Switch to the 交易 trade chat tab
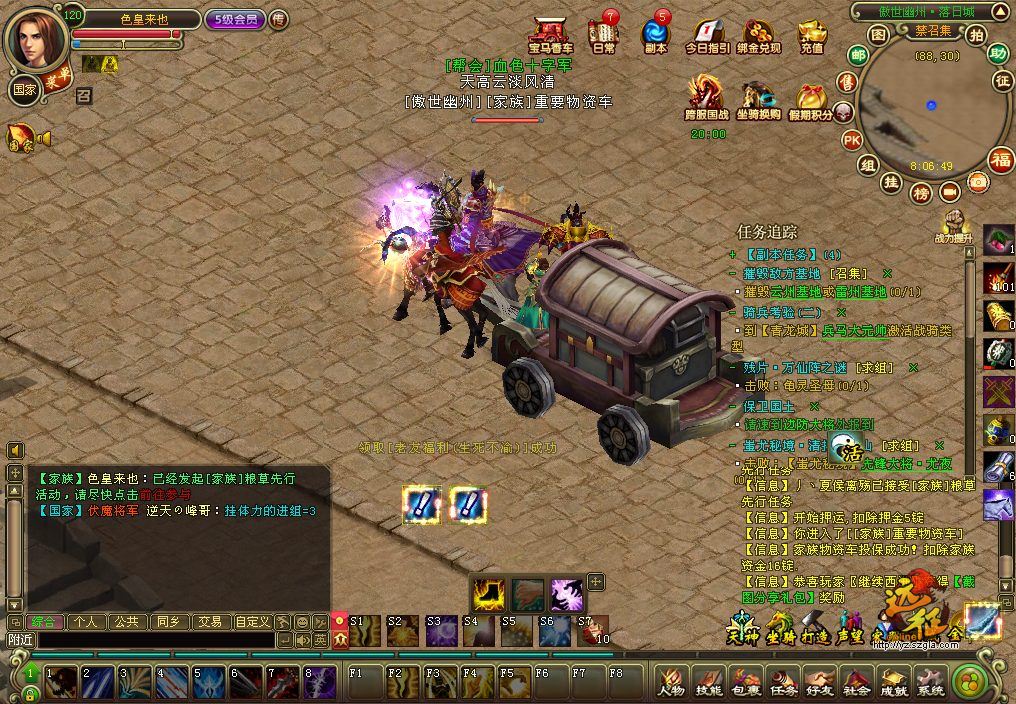This screenshot has height=704, width=1016. click(210, 621)
